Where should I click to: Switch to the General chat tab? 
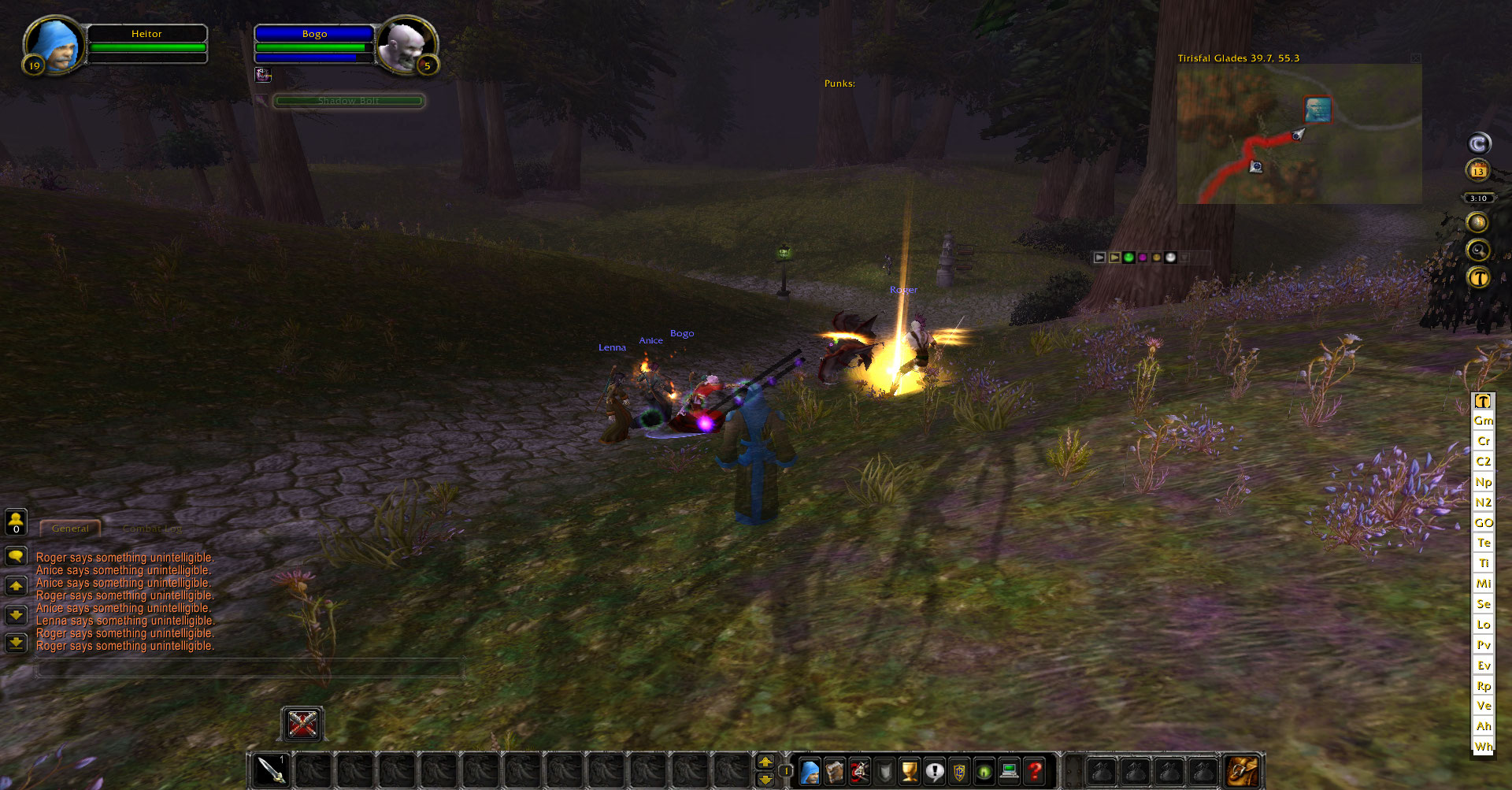click(x=70, y=529)
